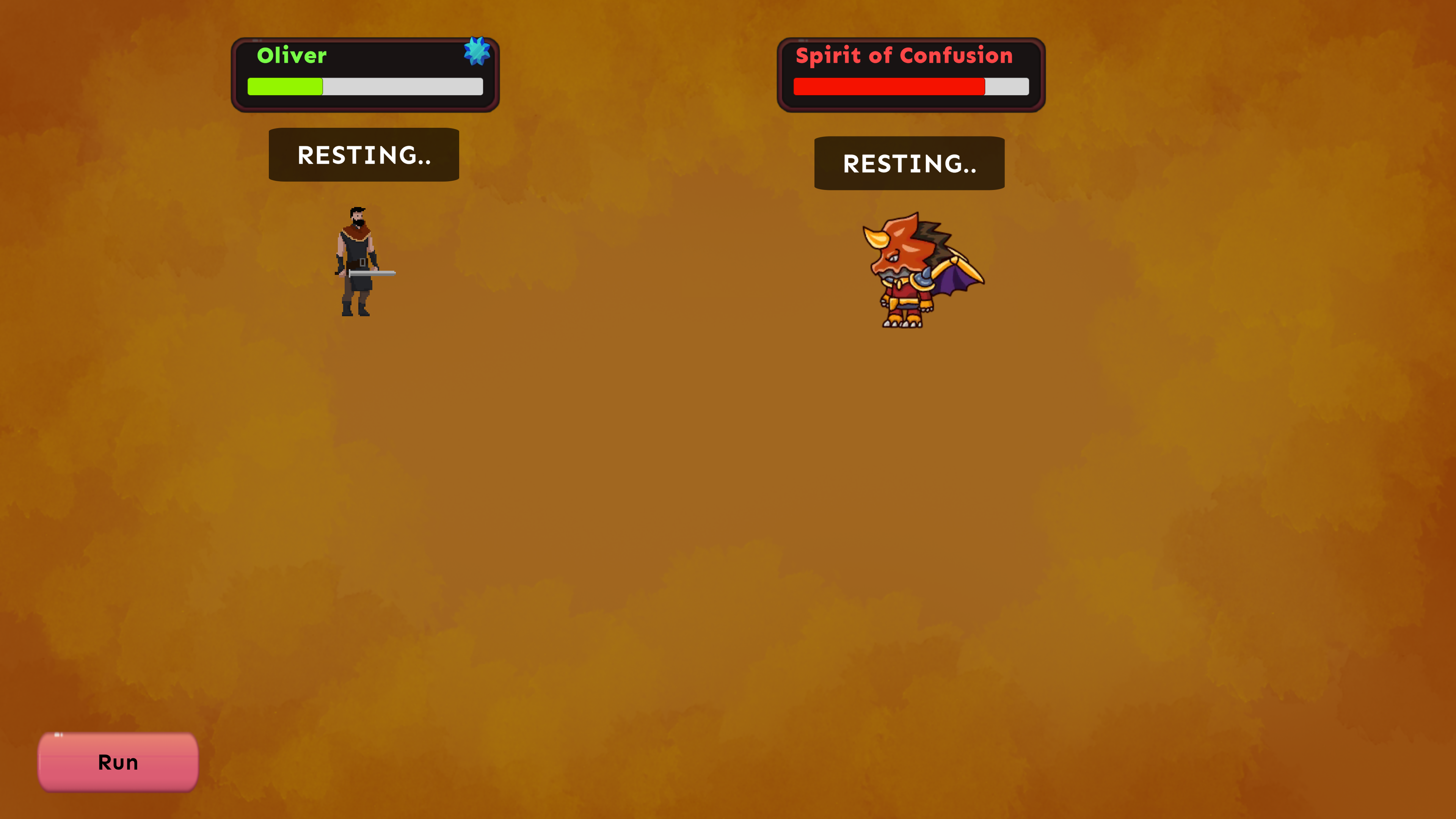Image resolution: width=1456 pixels, height=819 pixels.
Task: Select the Spirit of Confusion name label
Action: (904, 55)
